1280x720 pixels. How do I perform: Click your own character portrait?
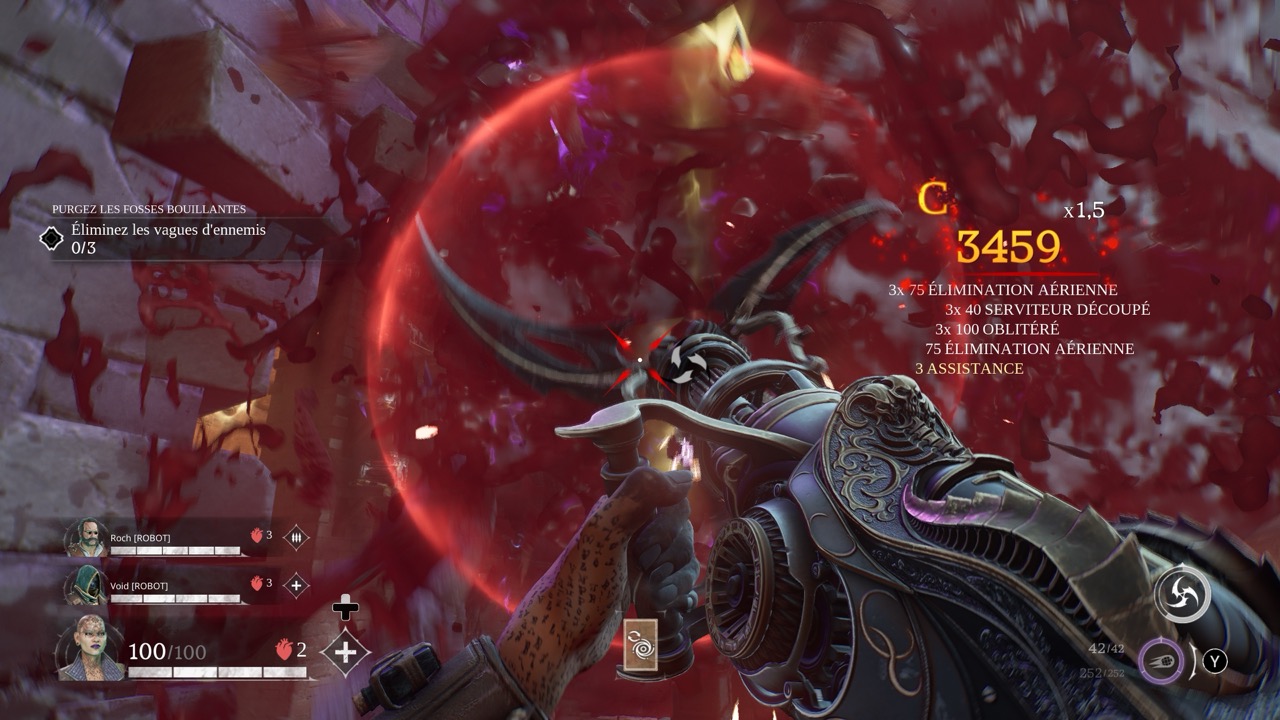pos(91,648)
